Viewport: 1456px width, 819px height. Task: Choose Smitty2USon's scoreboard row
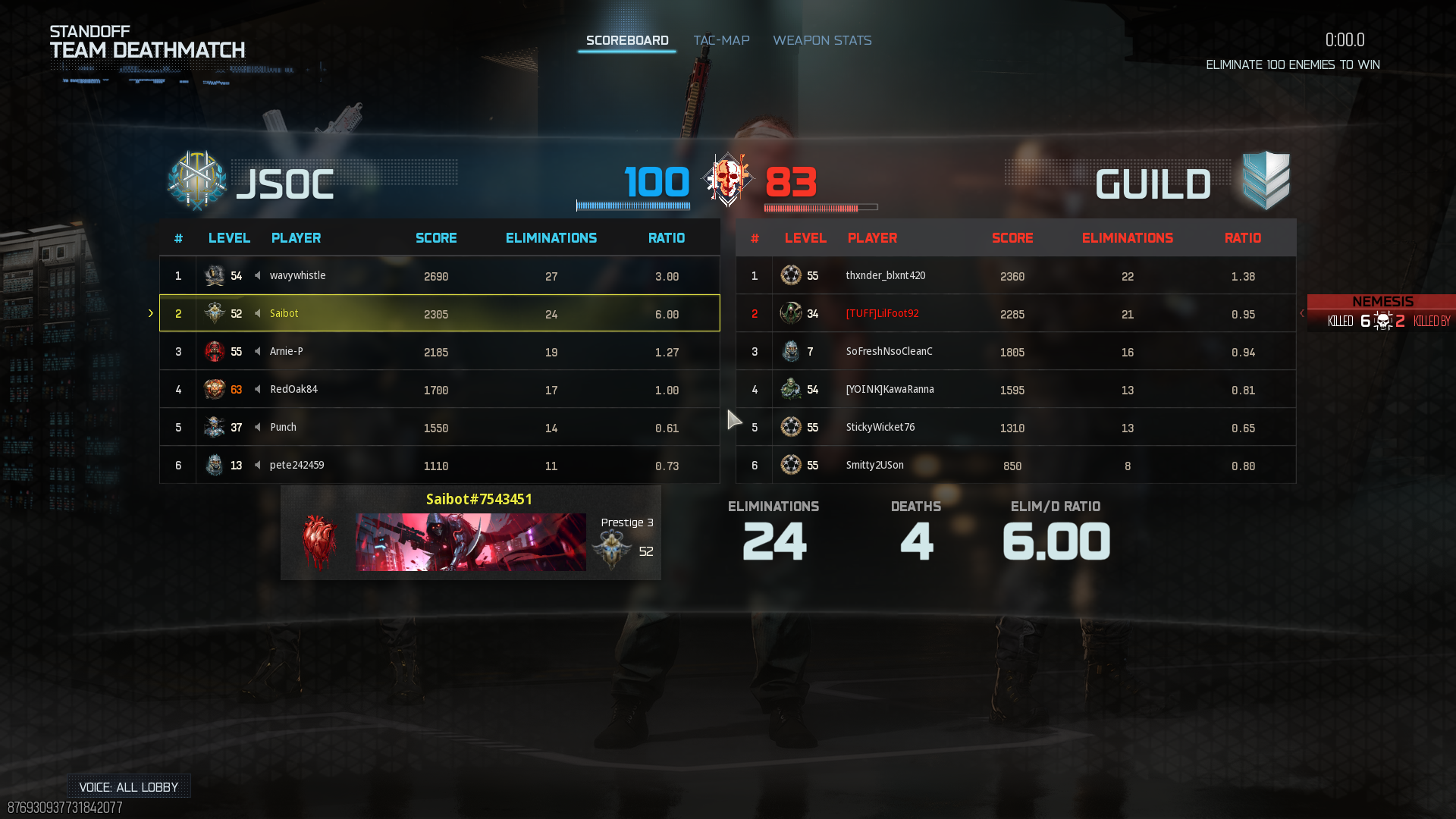tap(1016, 465)
